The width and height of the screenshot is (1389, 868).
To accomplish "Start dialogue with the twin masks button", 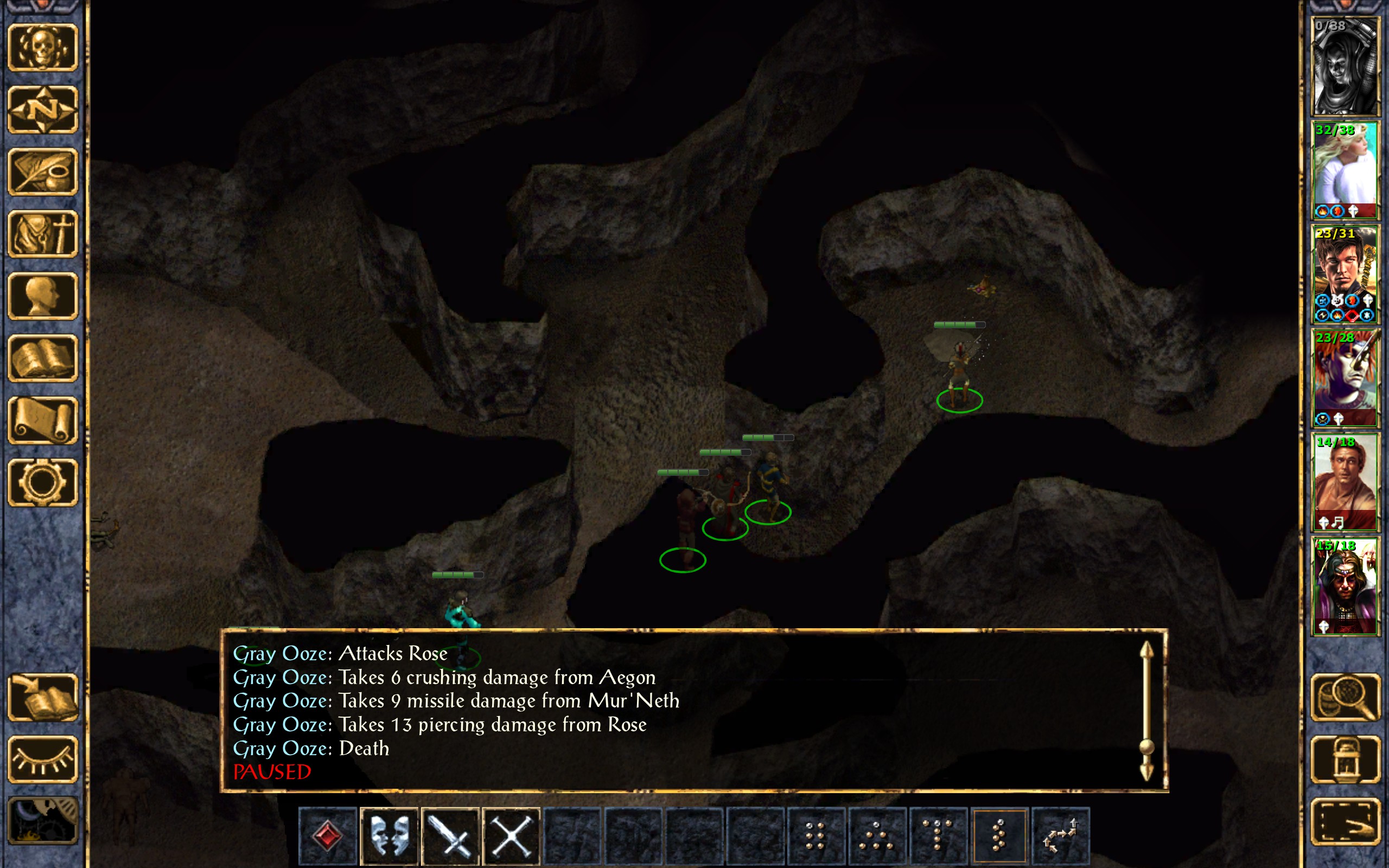I will tap(389, 836).
